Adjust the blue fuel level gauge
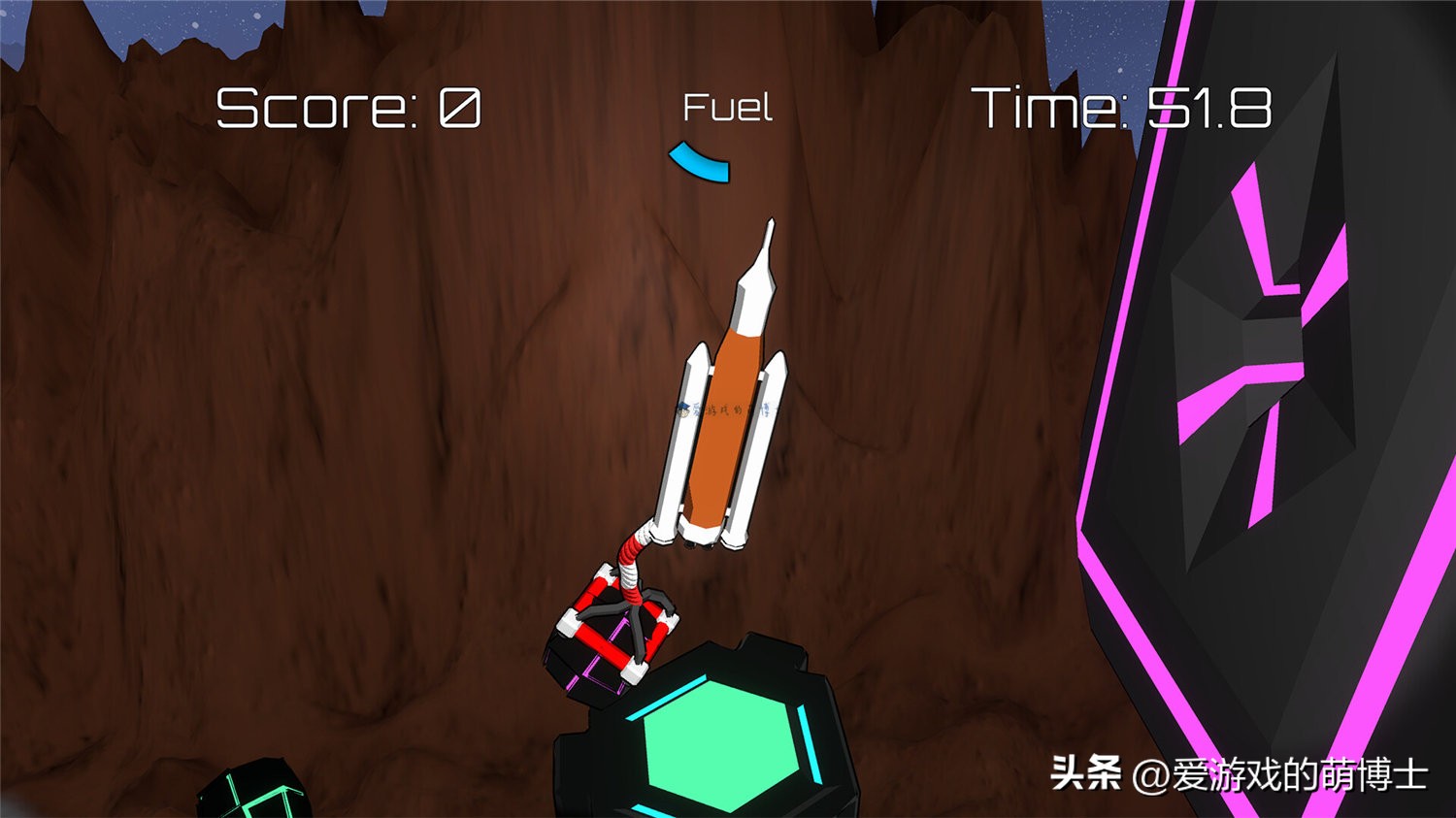 tap(699, 162)
